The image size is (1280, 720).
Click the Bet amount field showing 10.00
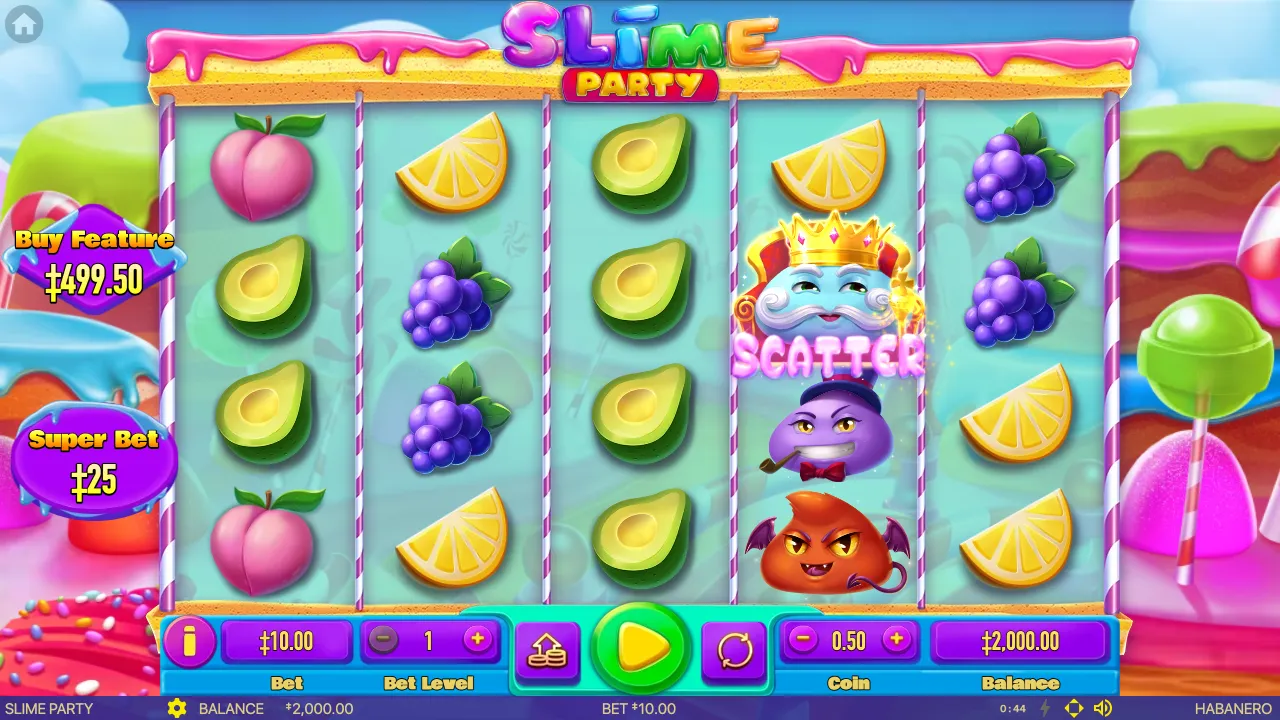288,641
